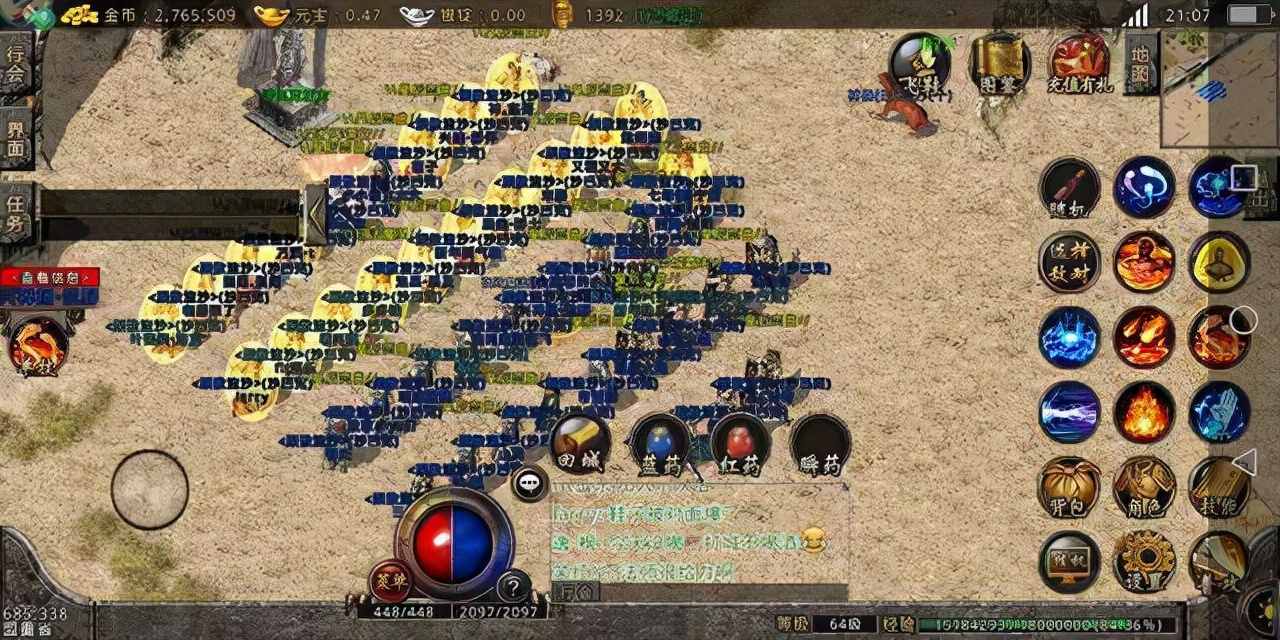Open the chat speech bubble button
Viewport: 1280px width, 640px height.
click(x=529, y=484)
